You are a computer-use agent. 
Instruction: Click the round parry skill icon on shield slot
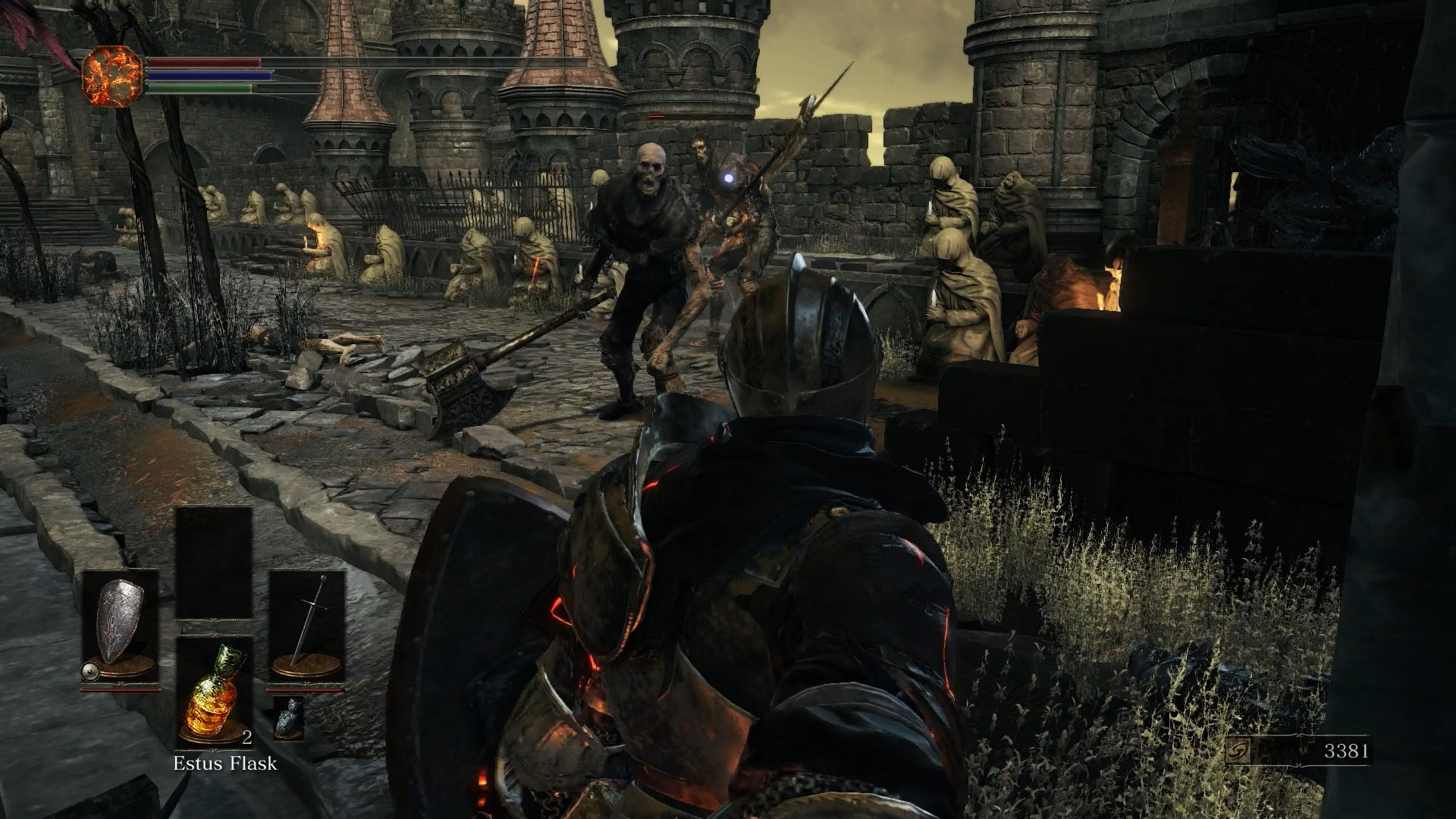click(x=89, y=670)
